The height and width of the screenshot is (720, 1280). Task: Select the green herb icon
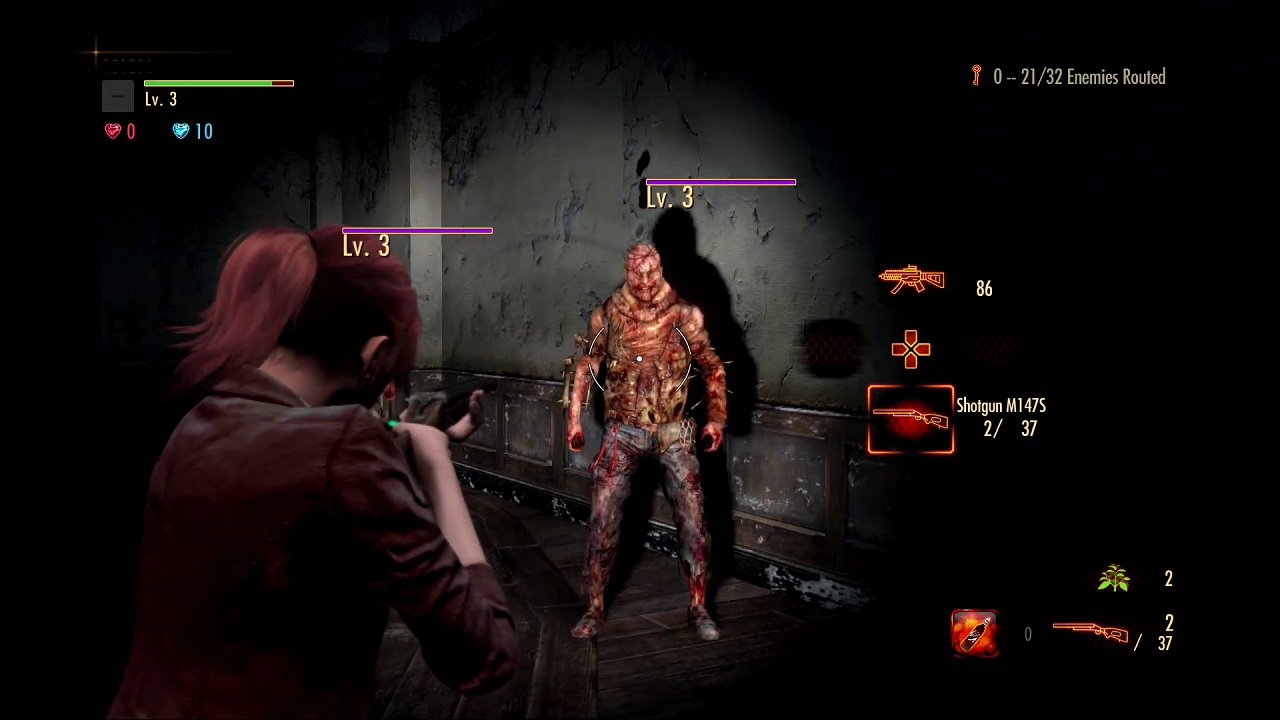point(1113,578)
